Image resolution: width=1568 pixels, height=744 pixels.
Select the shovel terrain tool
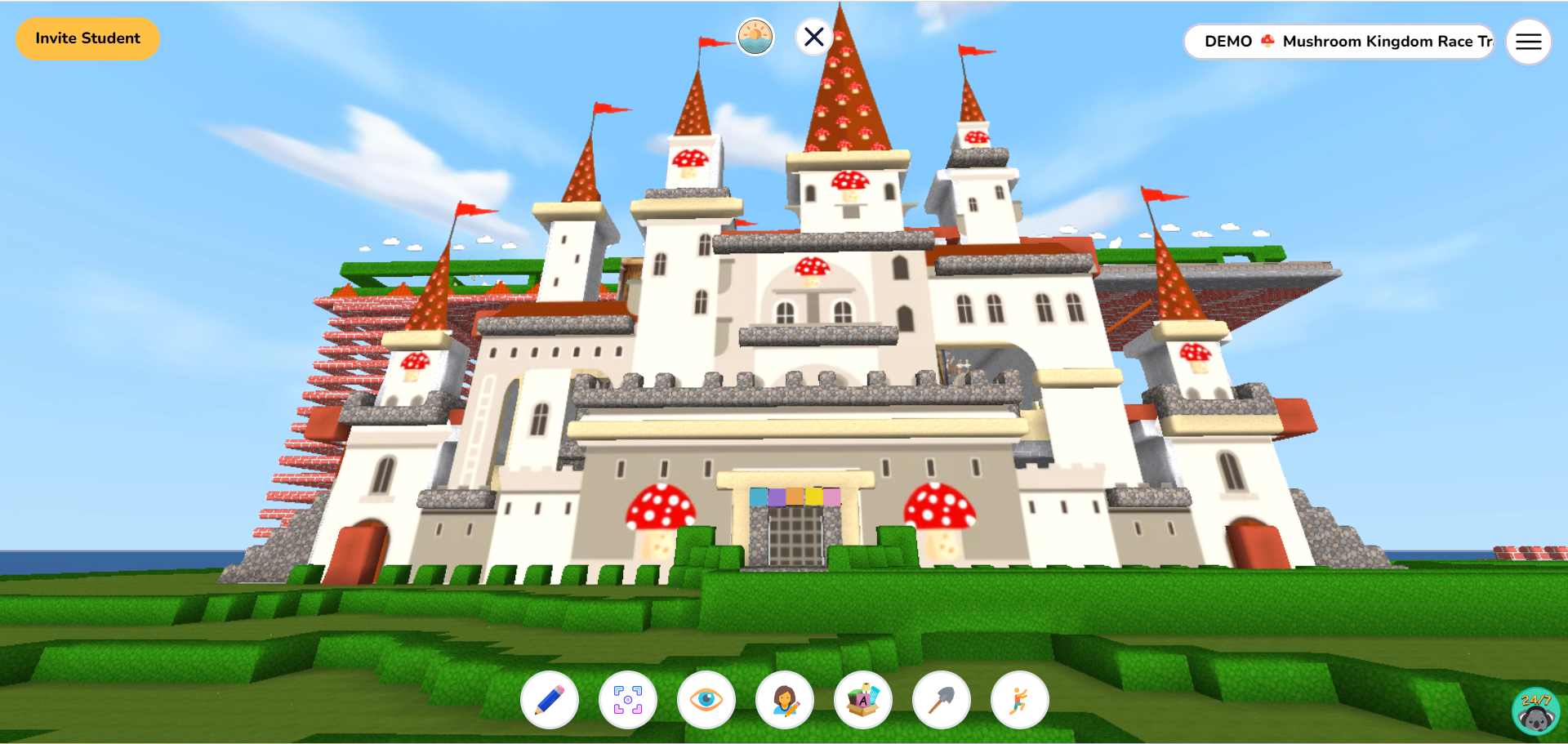[x=942, y=700]
